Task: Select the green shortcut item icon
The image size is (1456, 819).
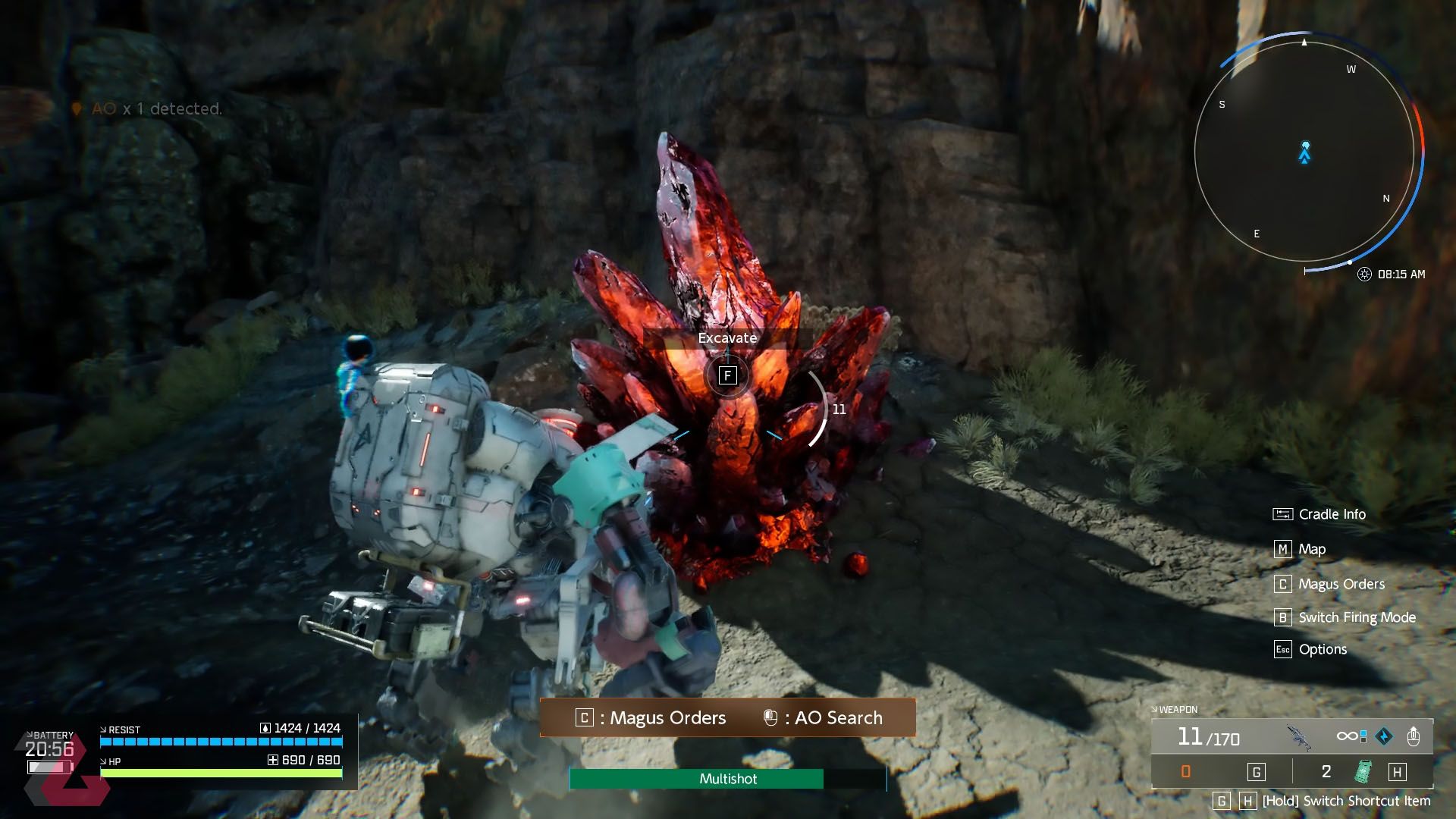Action: 1363,772
